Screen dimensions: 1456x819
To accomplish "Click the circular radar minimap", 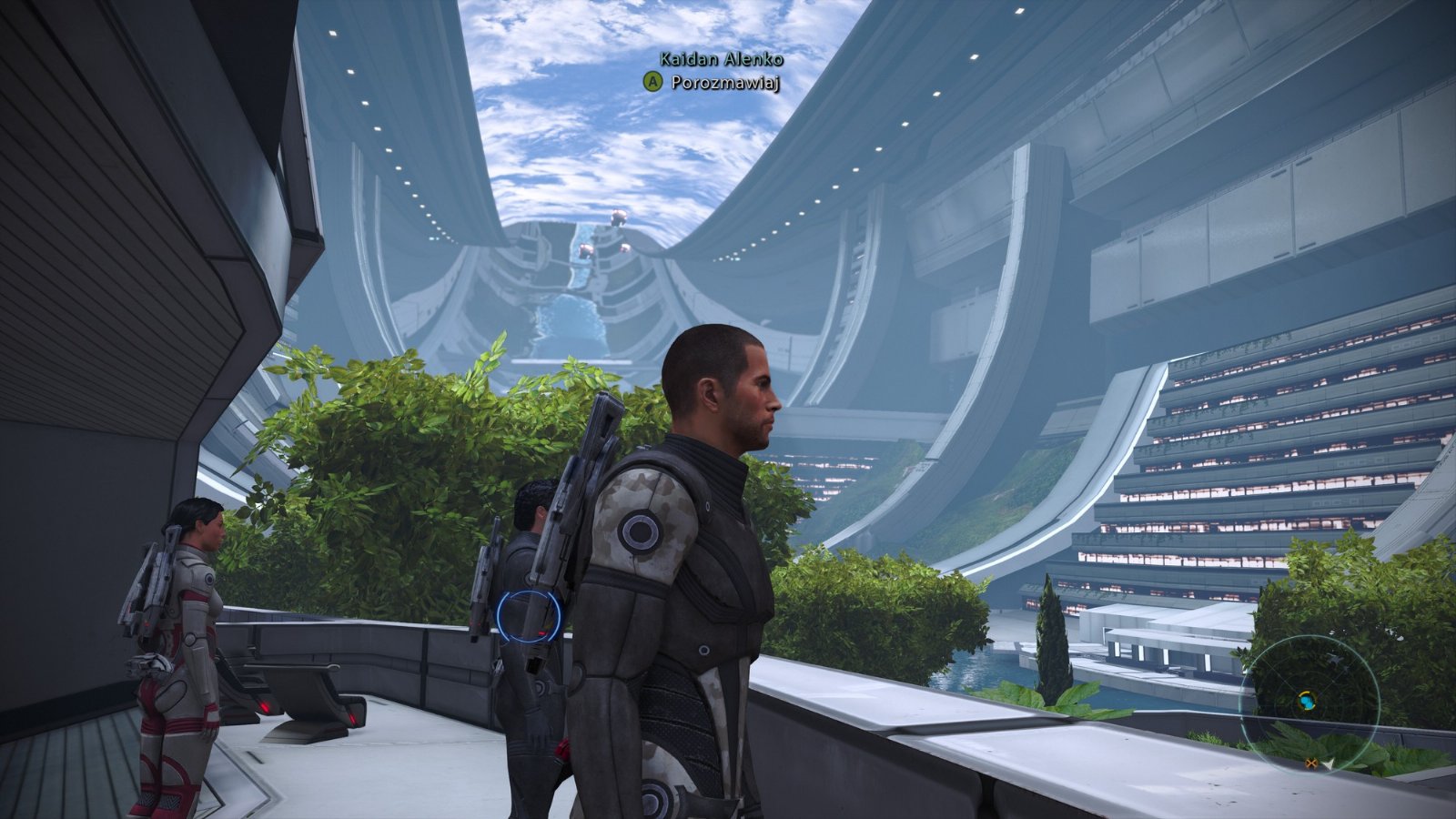I will click(1309, 702).
